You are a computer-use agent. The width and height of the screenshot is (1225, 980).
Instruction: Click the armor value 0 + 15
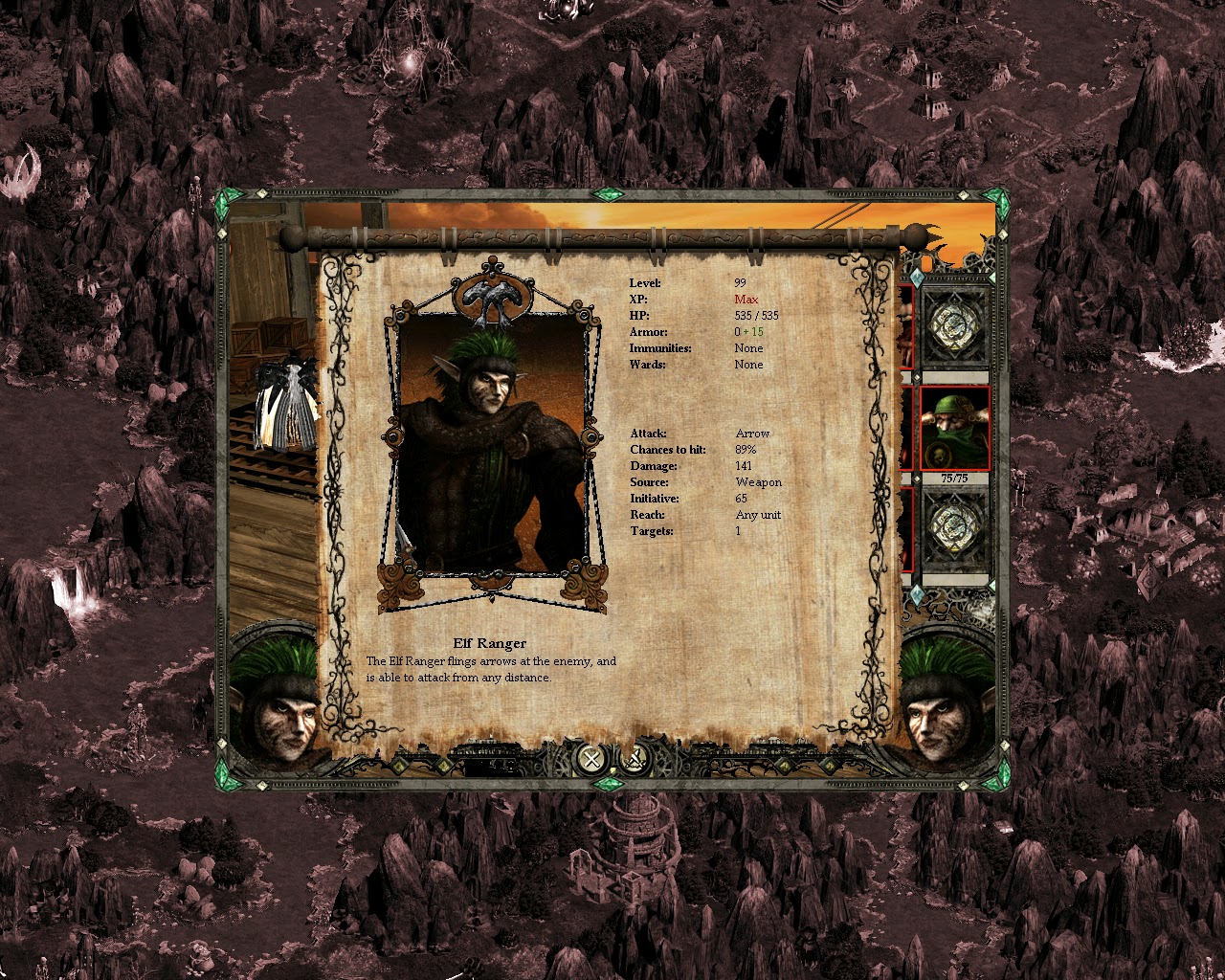pyautogui.click(x=749, y=331)
